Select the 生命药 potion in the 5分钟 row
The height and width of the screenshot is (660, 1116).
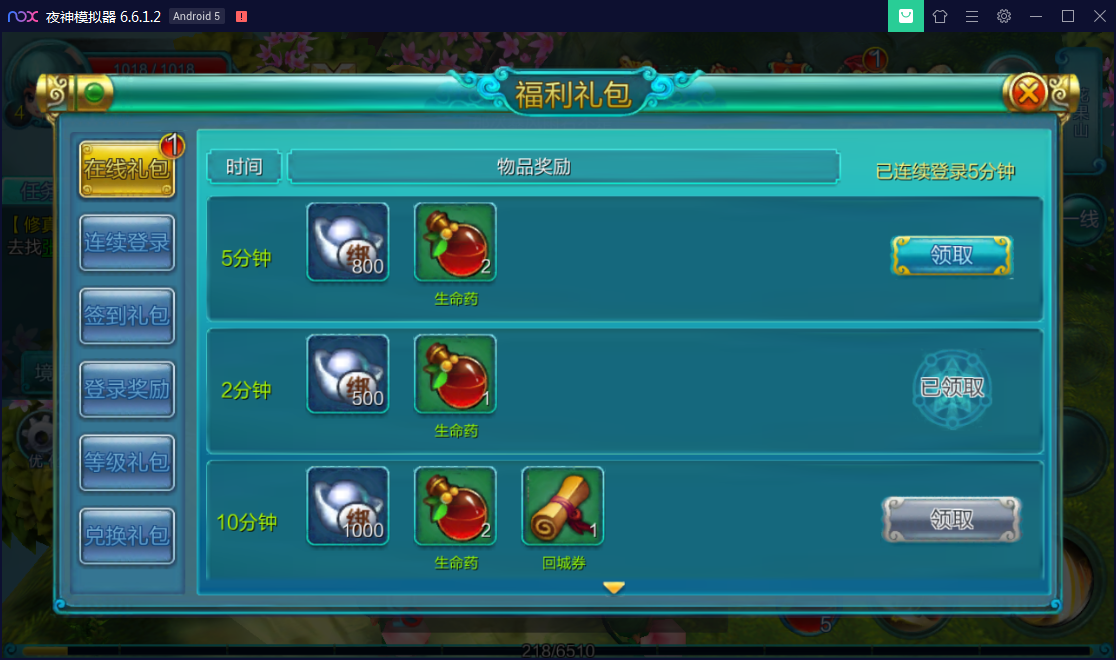(455, 242)
